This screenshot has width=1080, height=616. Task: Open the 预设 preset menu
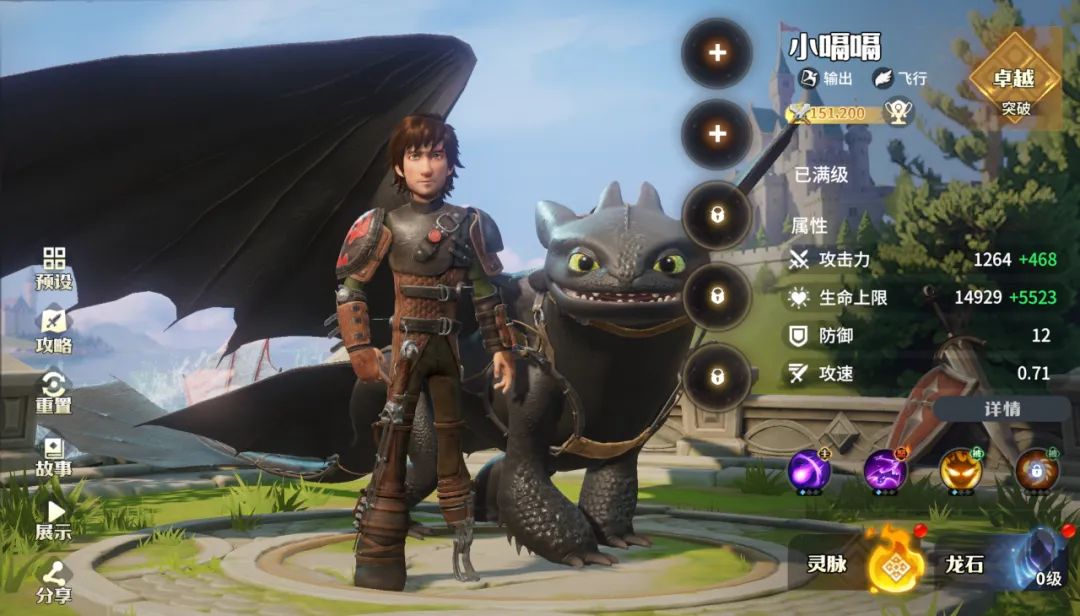pyautogui.click(x=54, y=268)
